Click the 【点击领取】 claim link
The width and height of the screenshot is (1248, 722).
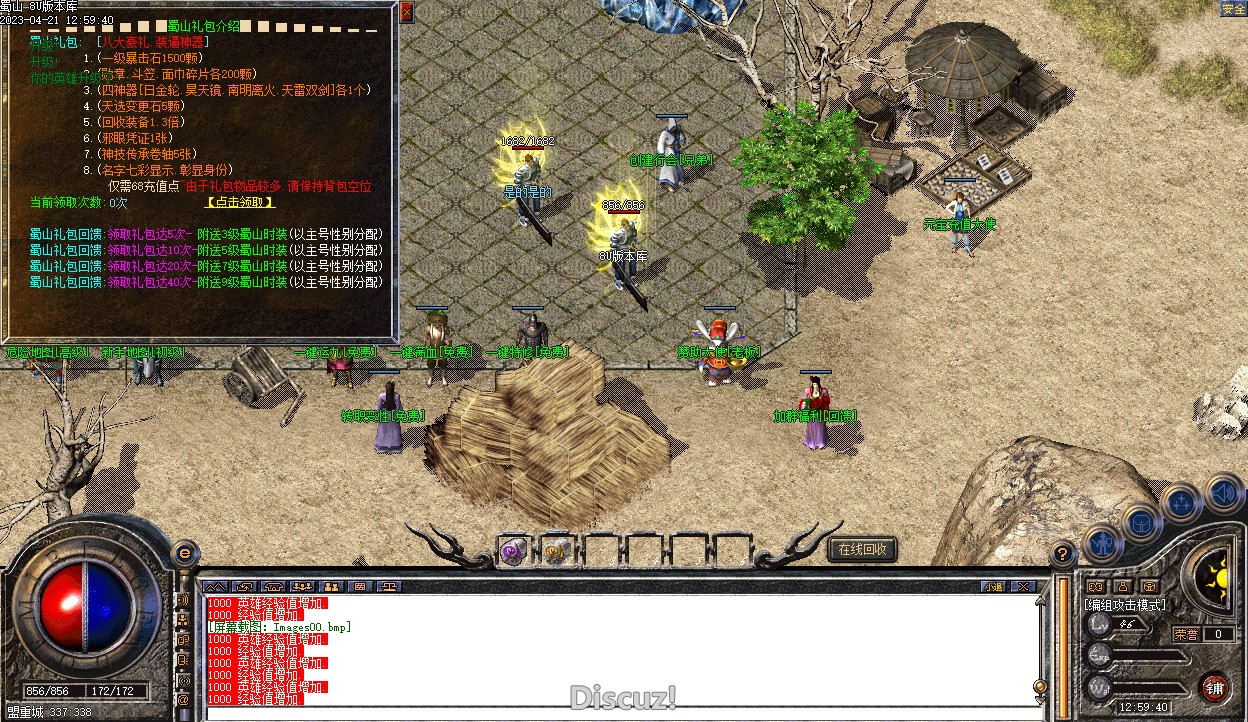tap(239, 202)
